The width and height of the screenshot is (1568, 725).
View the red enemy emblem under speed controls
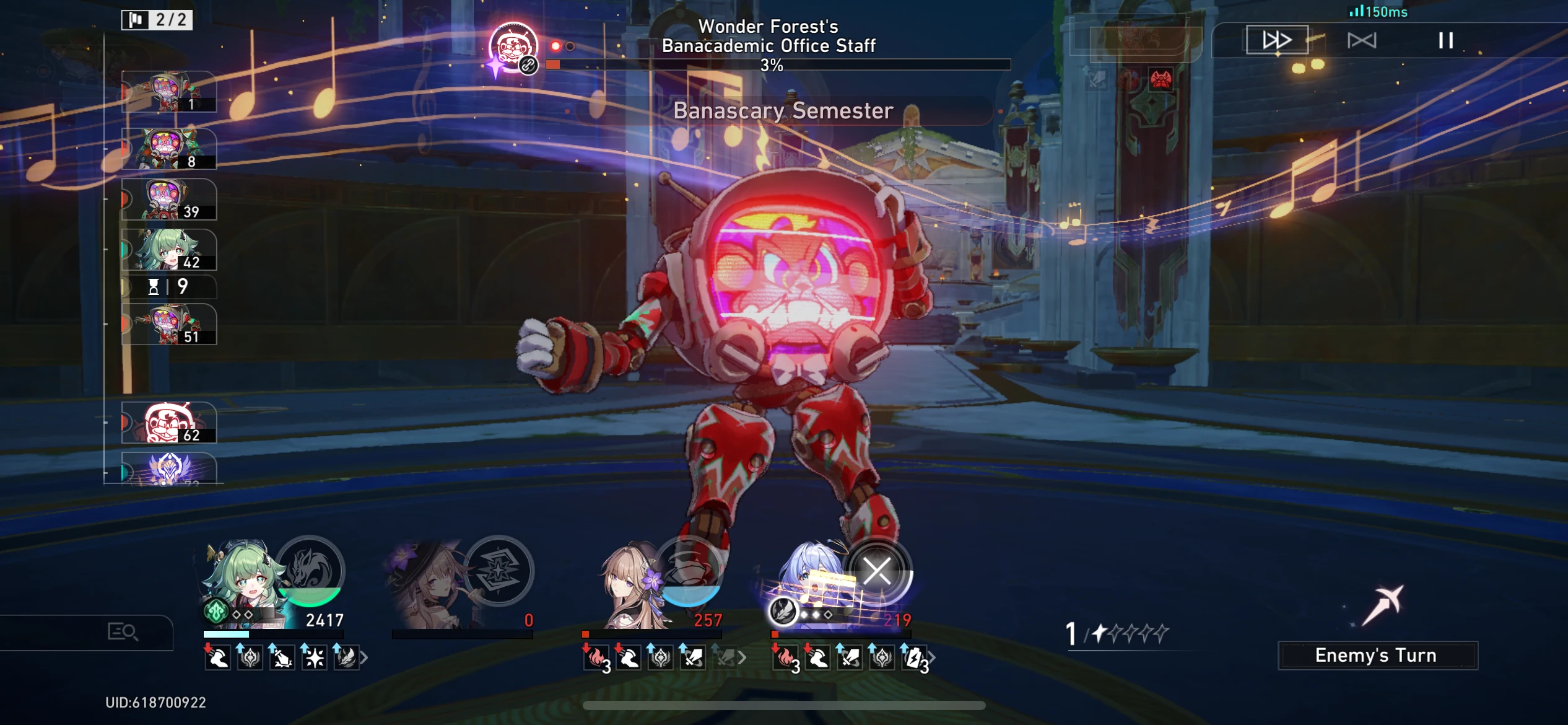[x=1161, y=80]
